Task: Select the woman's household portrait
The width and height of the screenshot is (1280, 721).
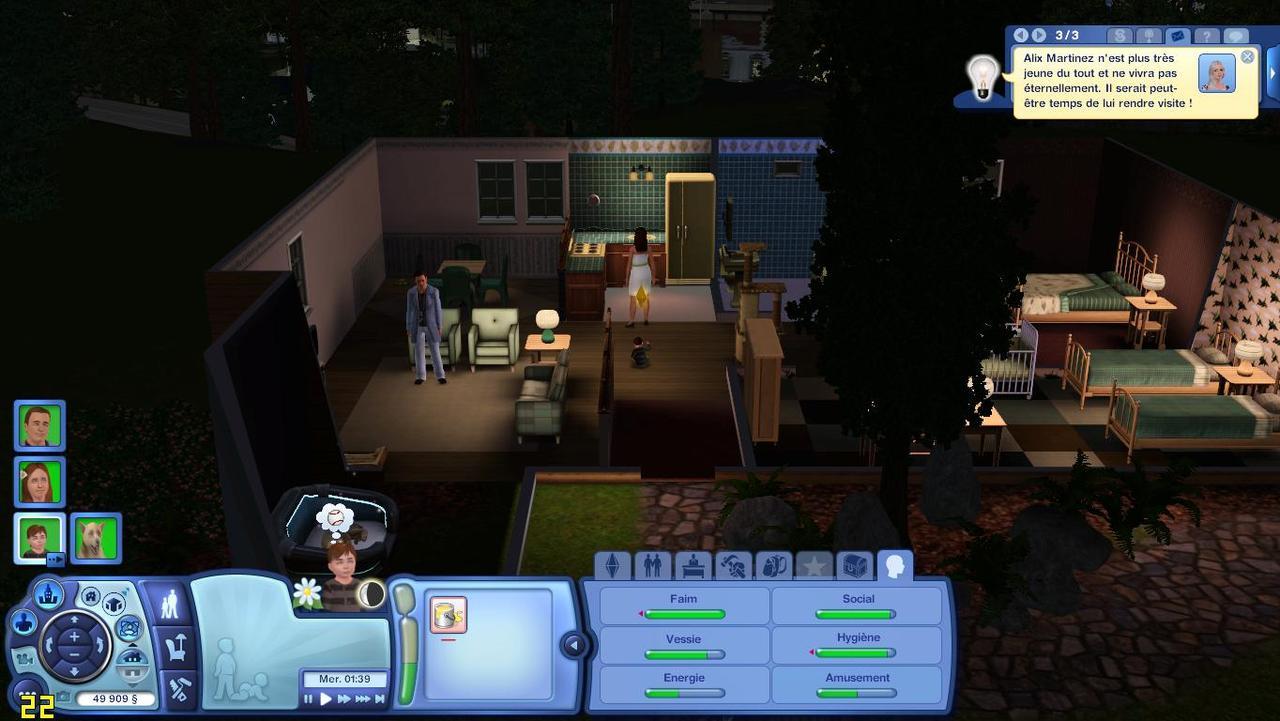Action: point(40,482)
